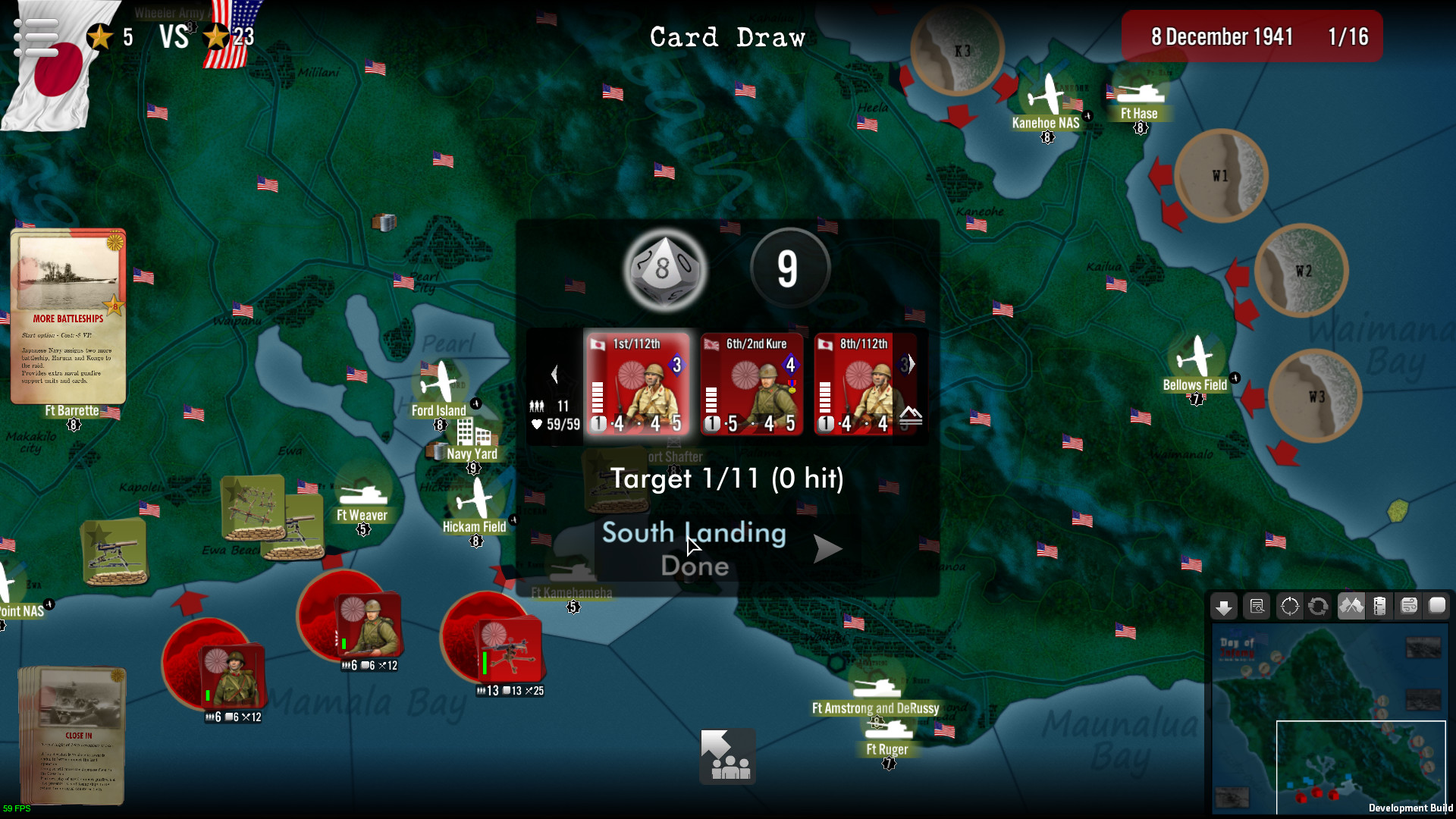Click the group deployment icon at bottom center
This screenshot has height=819, width=1456.
[x=726, y=756]
